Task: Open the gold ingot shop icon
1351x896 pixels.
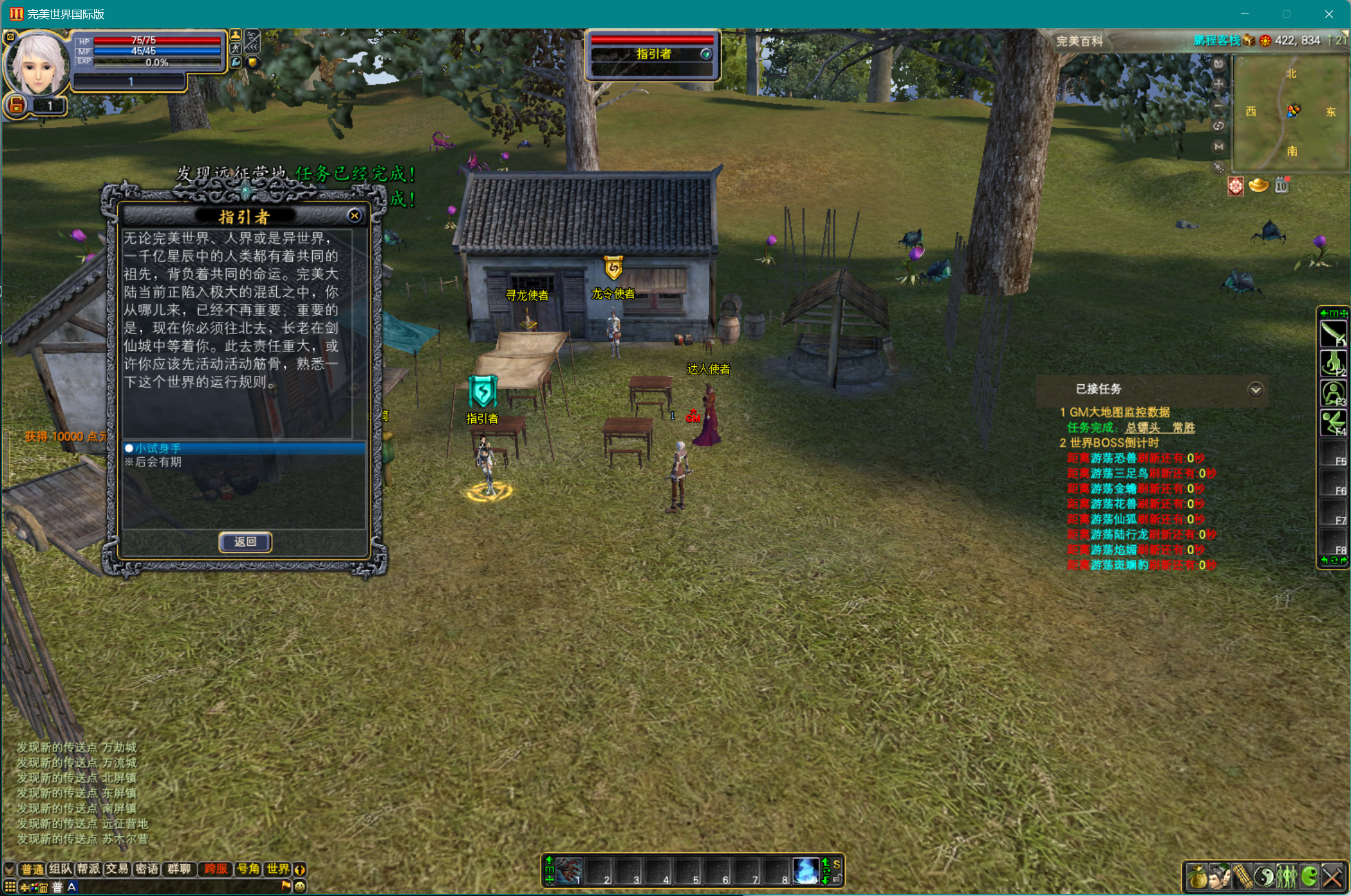Action: [x=1258, y=186]
